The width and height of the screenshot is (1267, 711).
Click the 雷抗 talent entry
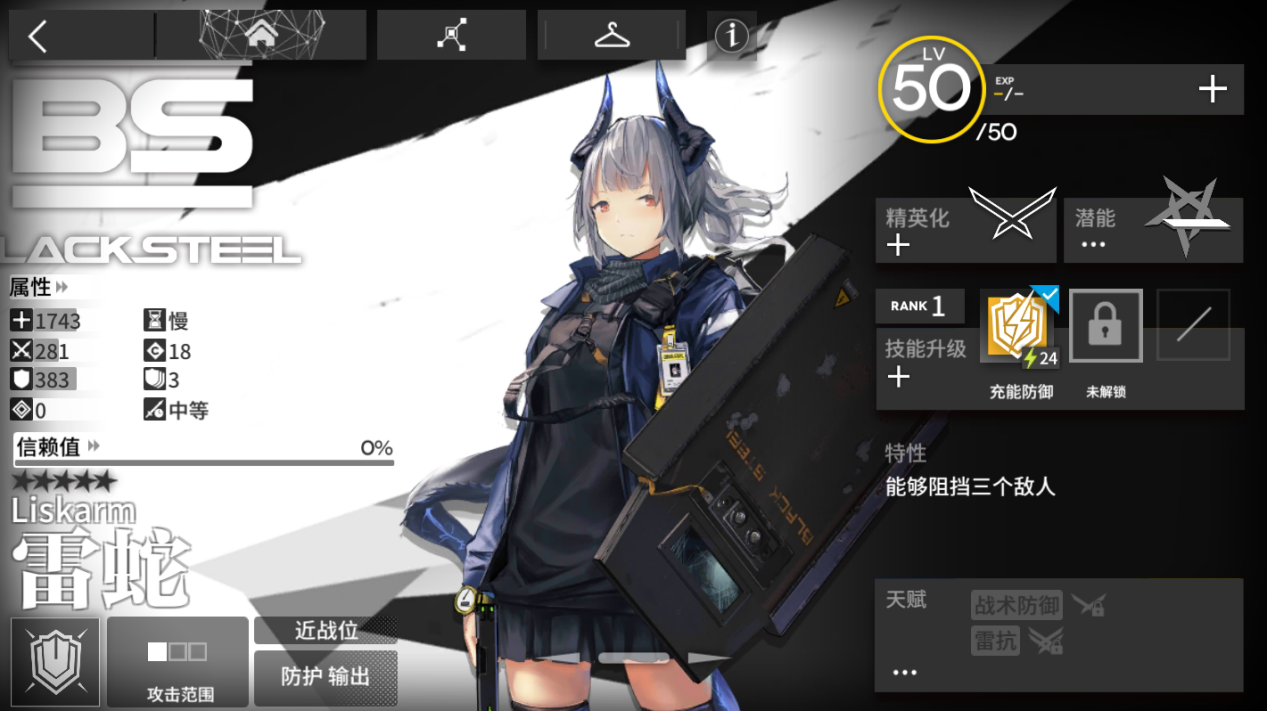coord(995,641)
